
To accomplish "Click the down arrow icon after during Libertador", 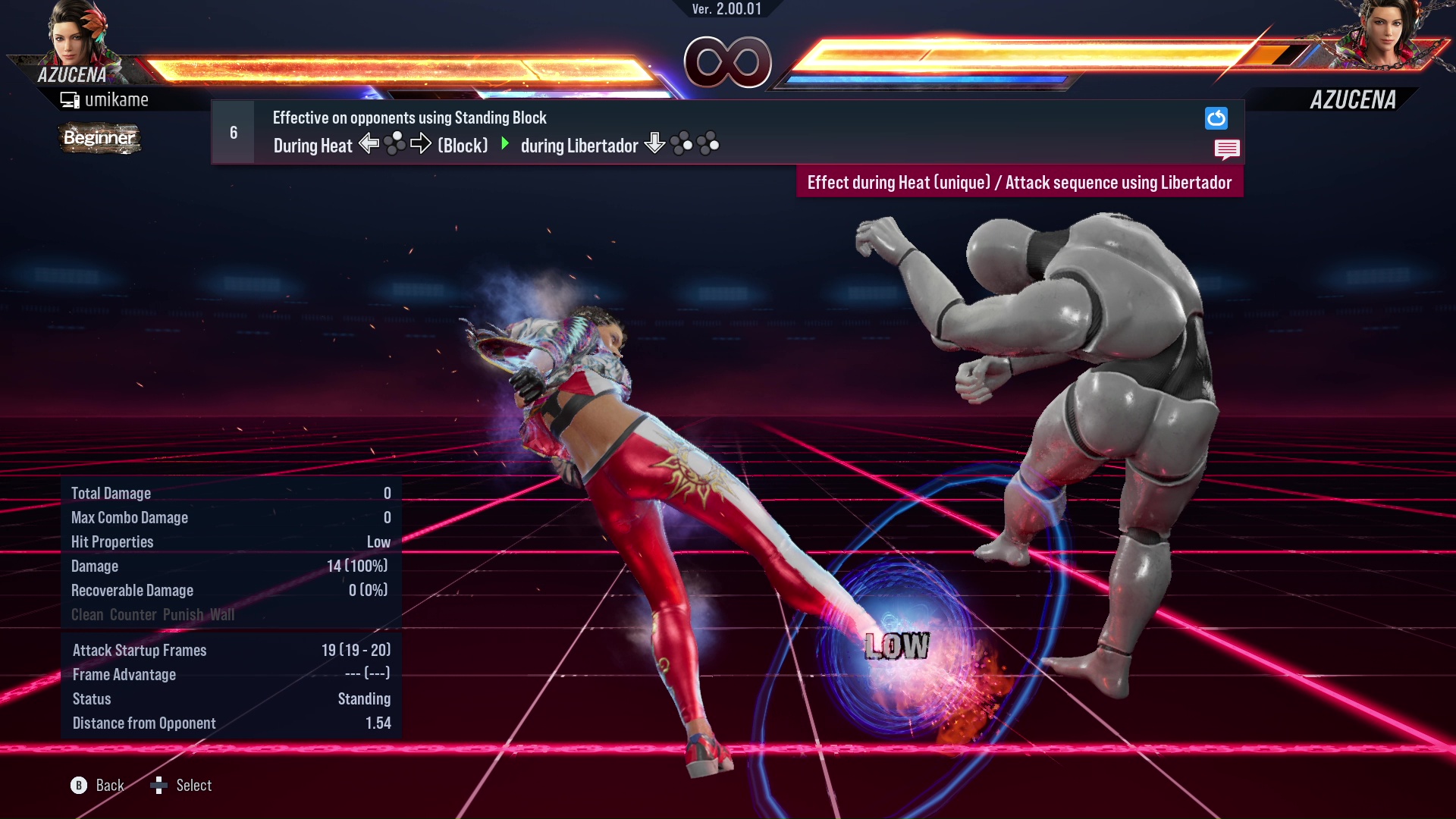I will click(653, 144).
